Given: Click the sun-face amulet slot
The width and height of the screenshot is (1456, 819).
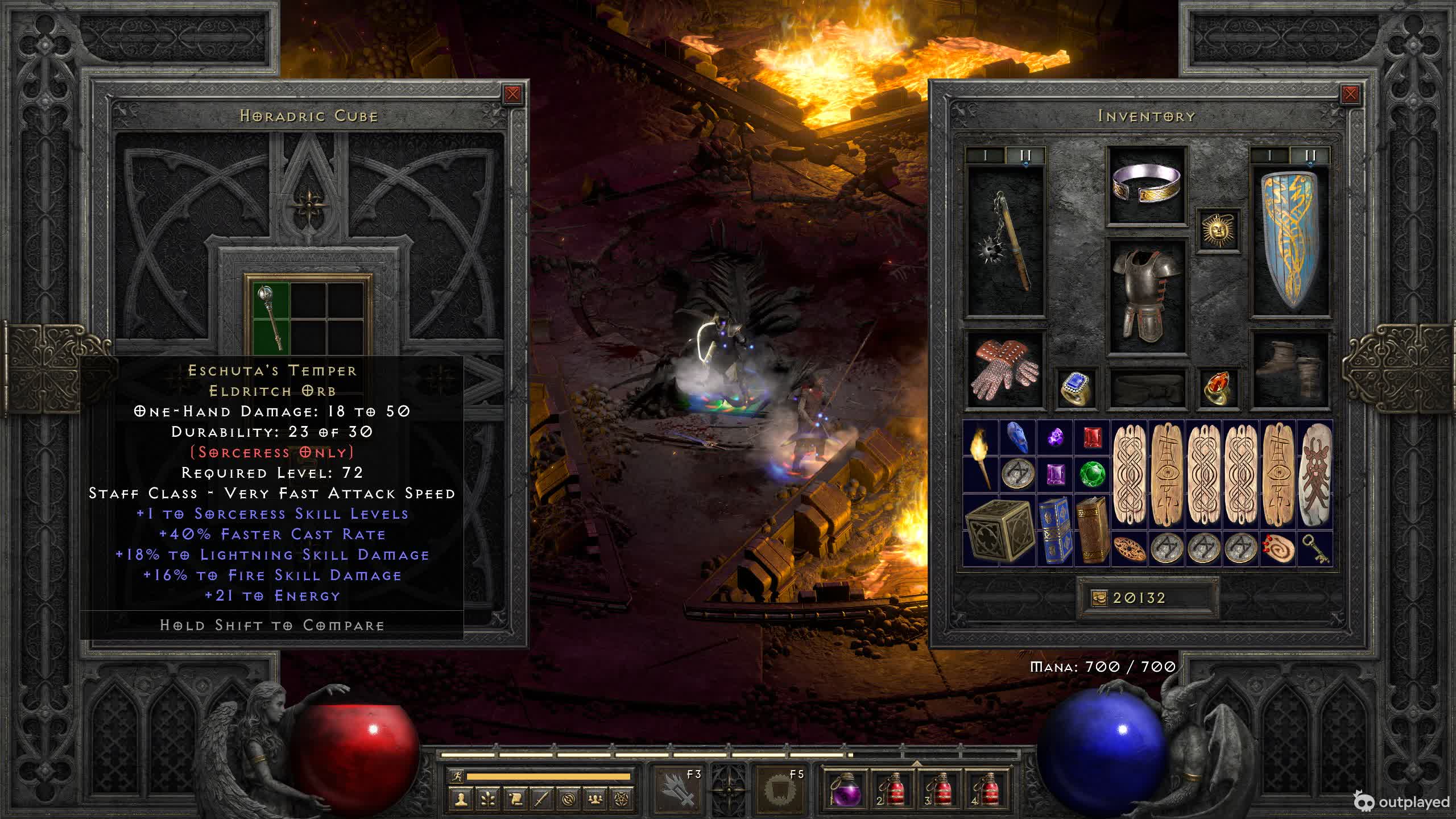Looking at the screenshot, I should [x=1218, y=230].
